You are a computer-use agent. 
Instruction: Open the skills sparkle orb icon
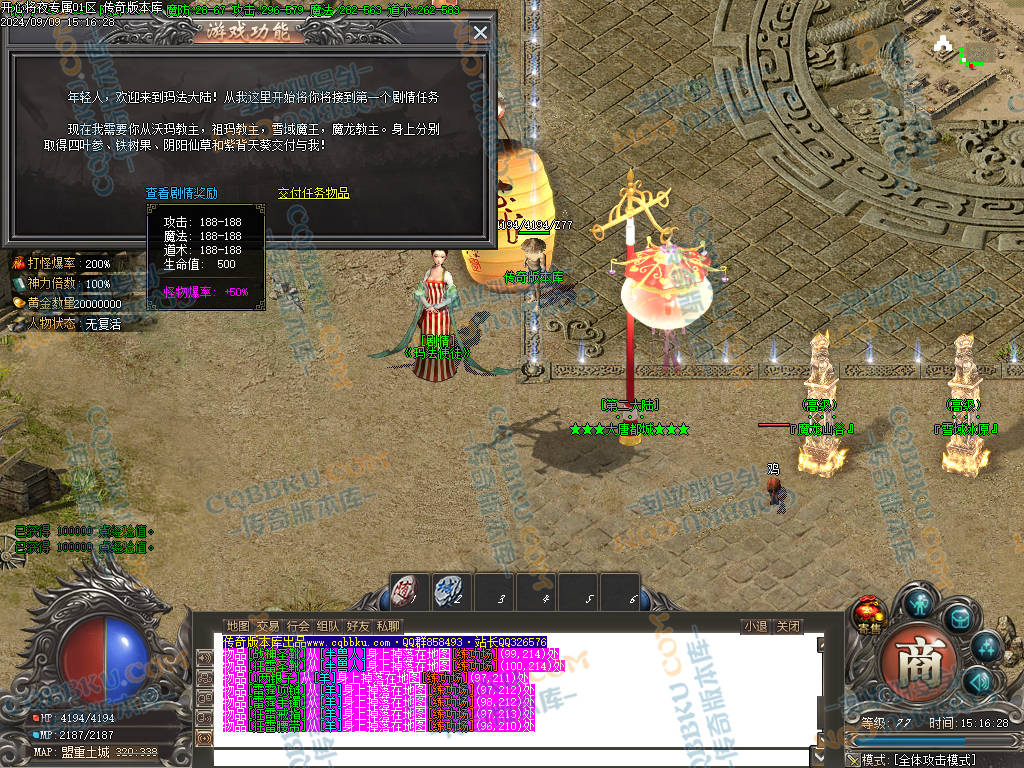coord(986,648)
